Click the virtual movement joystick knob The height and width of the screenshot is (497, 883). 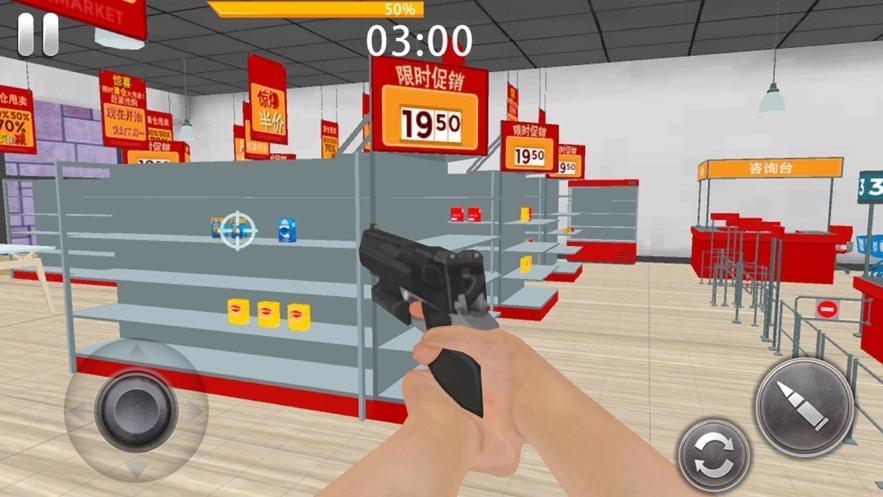(136, 409)
